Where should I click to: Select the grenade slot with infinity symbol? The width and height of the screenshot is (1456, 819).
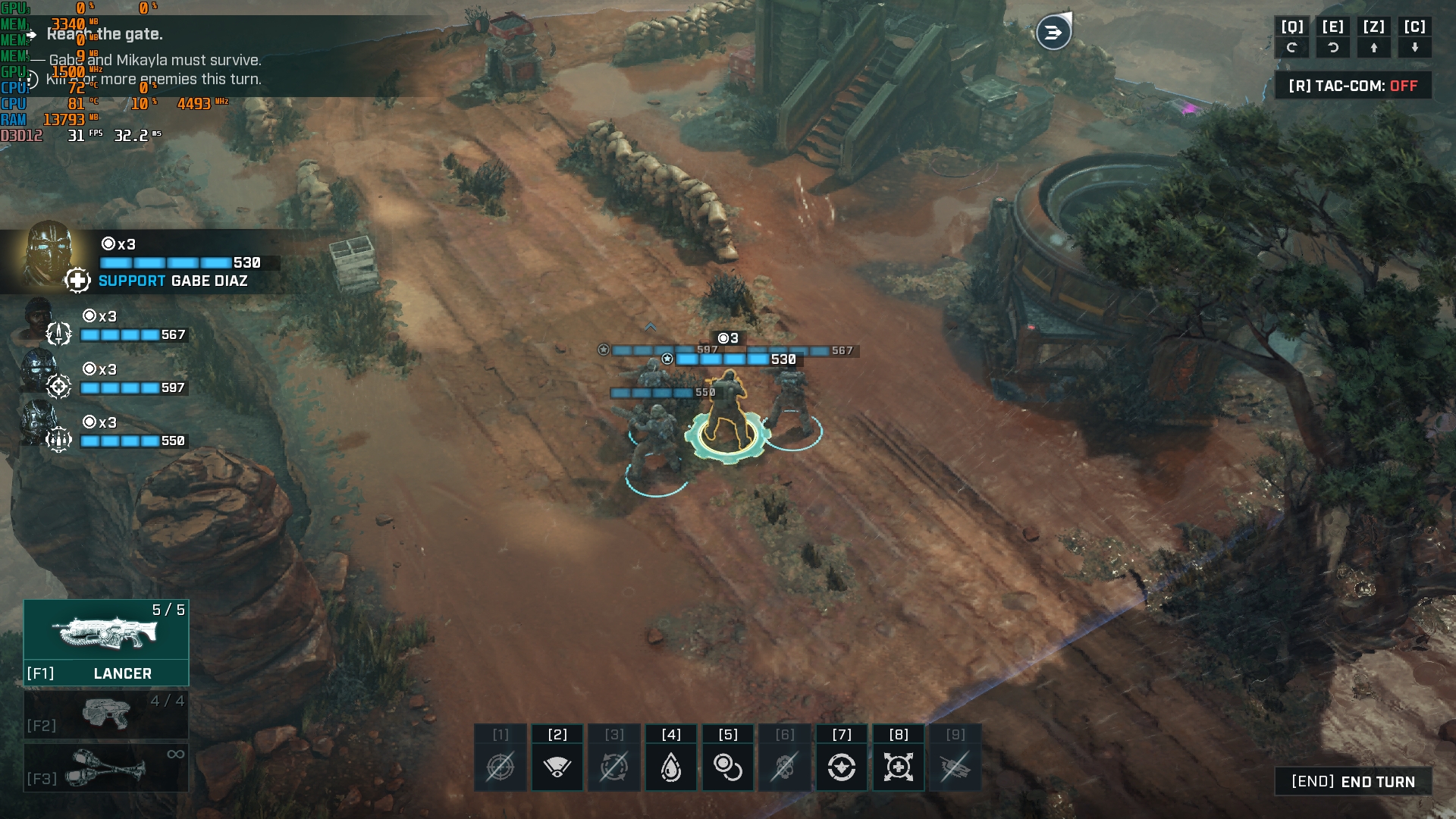106,767
